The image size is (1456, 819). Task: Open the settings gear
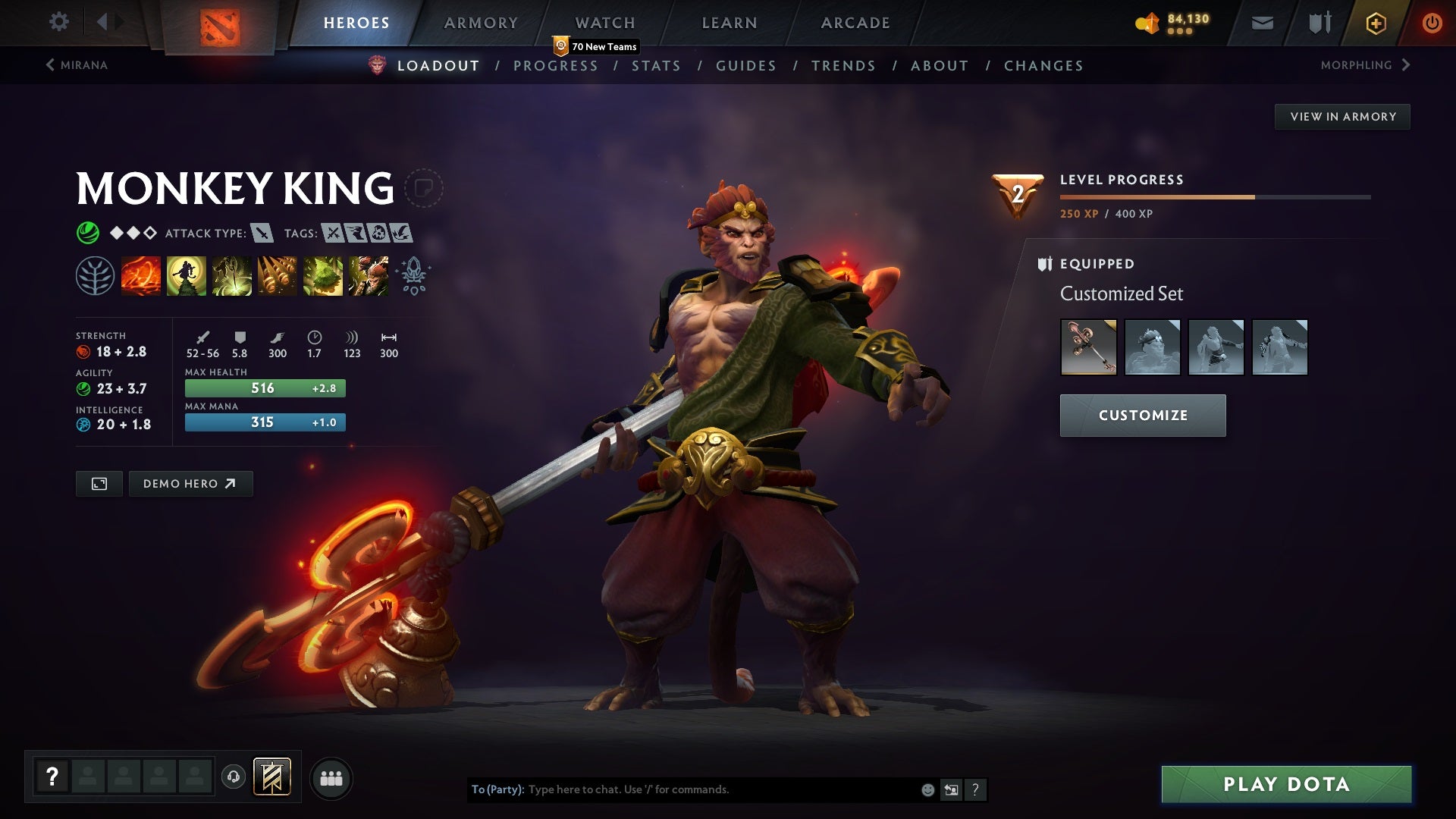pyautogui.click(x=59, y=22)
